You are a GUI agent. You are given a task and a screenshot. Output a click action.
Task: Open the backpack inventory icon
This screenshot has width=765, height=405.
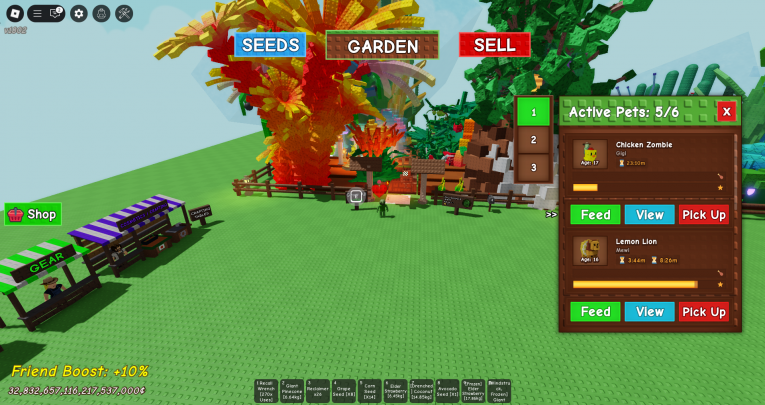point(101,13)
